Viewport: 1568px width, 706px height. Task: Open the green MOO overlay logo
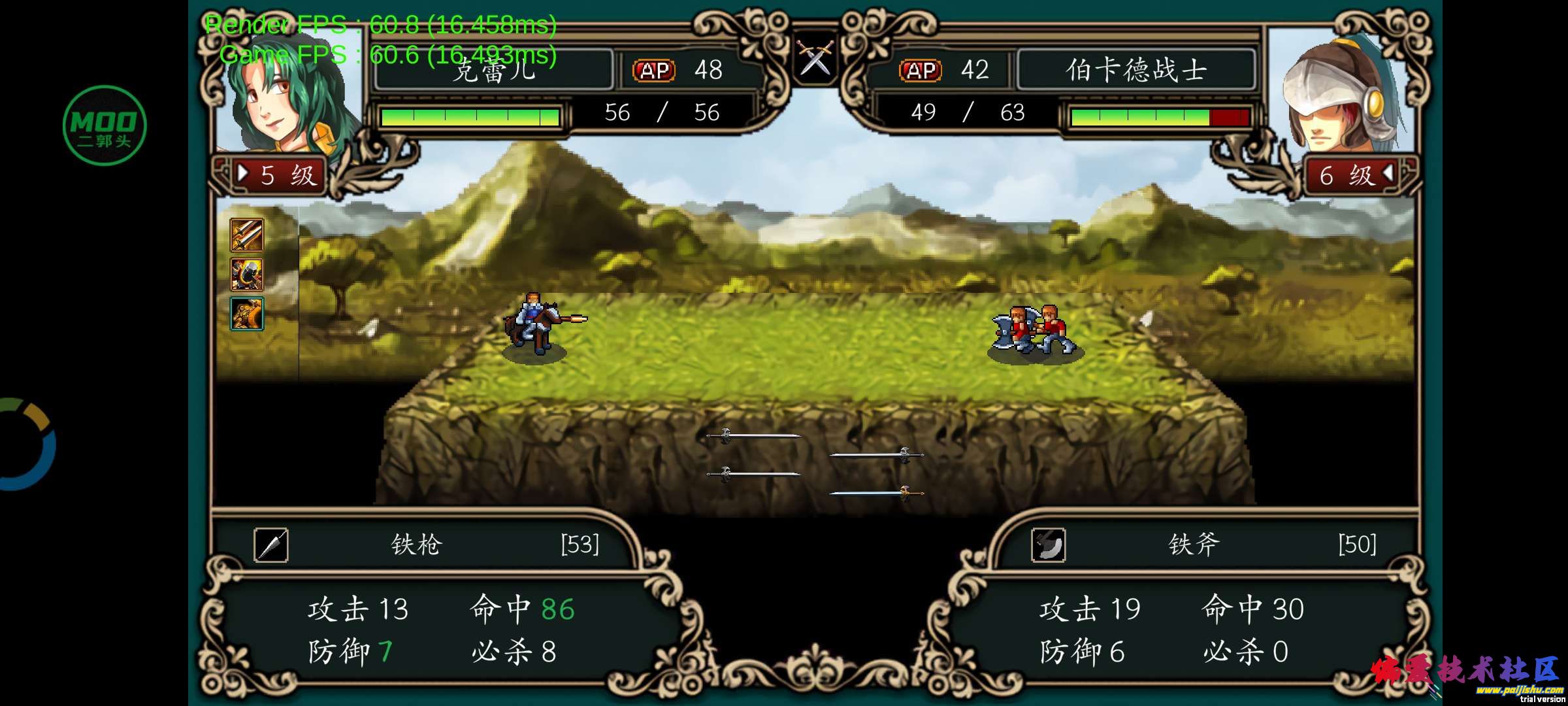click(x=105, y=126)
